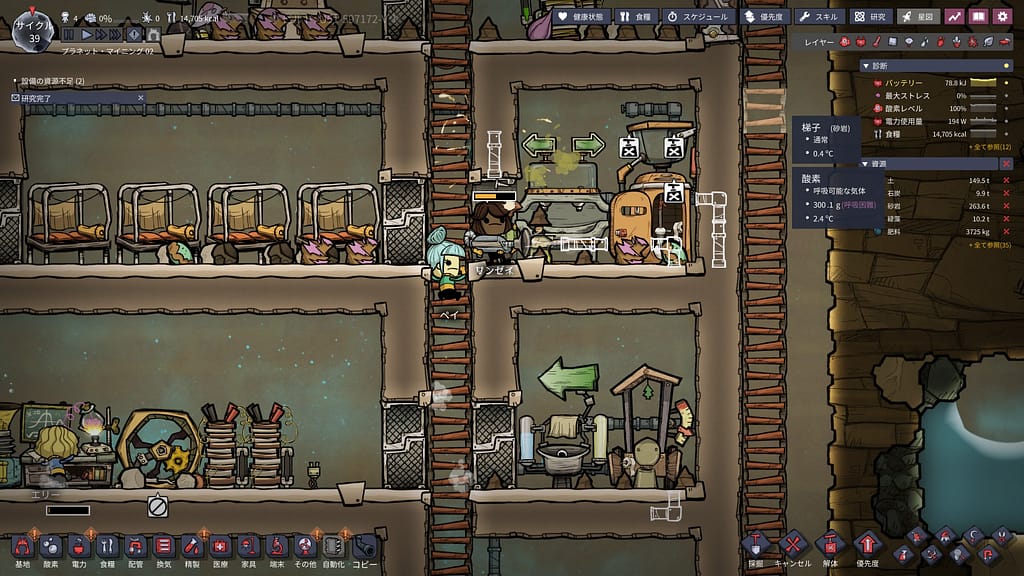Activate the キャンセル cancel tool

(792, 546)
